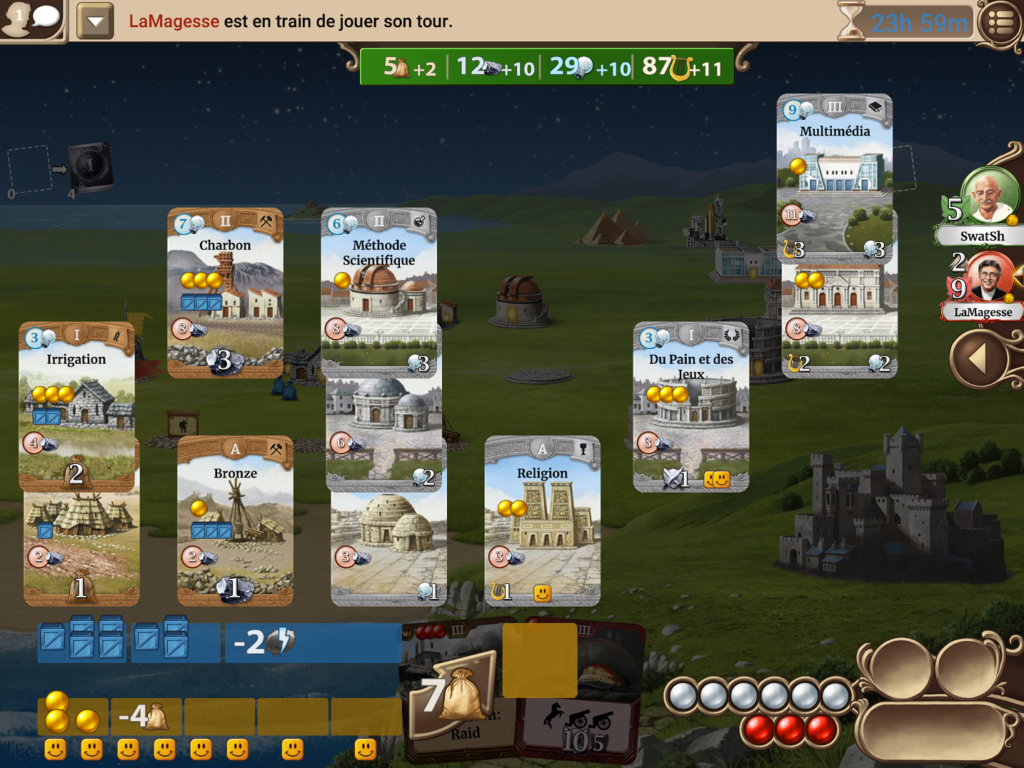Click the black military deck
1024x768 pixels.
(90, 167)
